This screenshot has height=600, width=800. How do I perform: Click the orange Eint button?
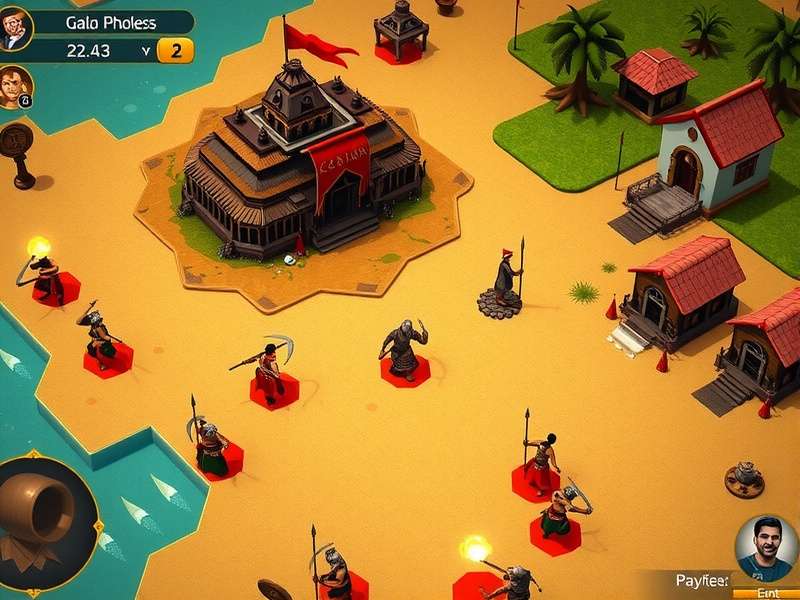[x=766, y=593]
